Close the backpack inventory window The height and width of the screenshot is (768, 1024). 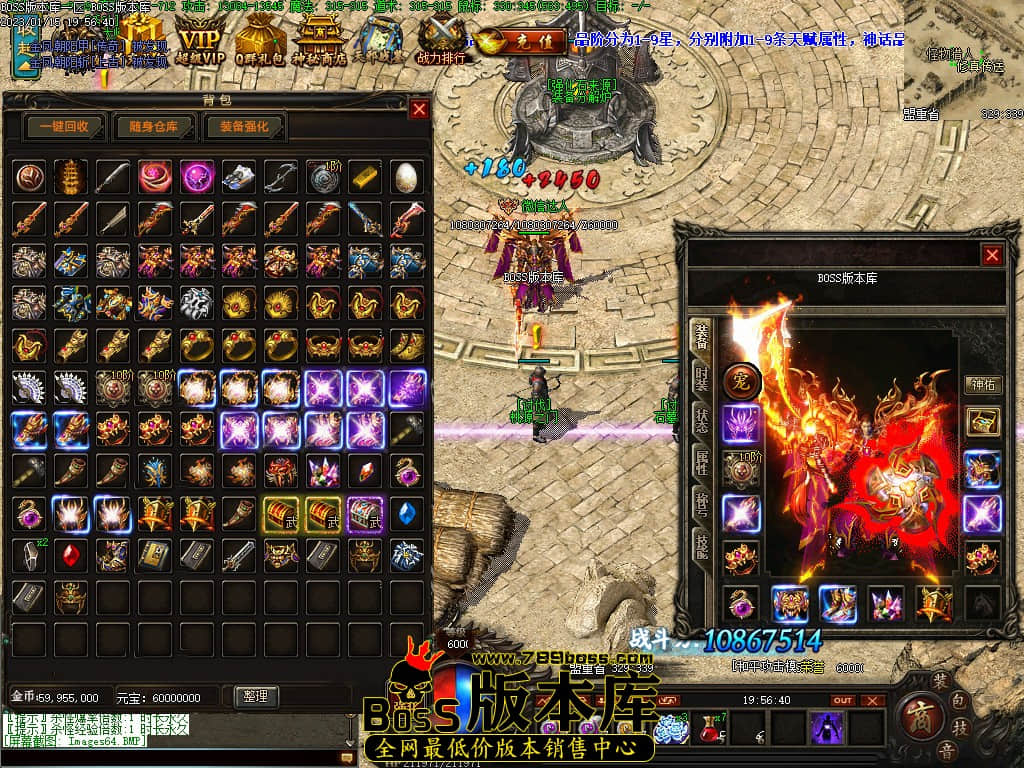(419, 109)
